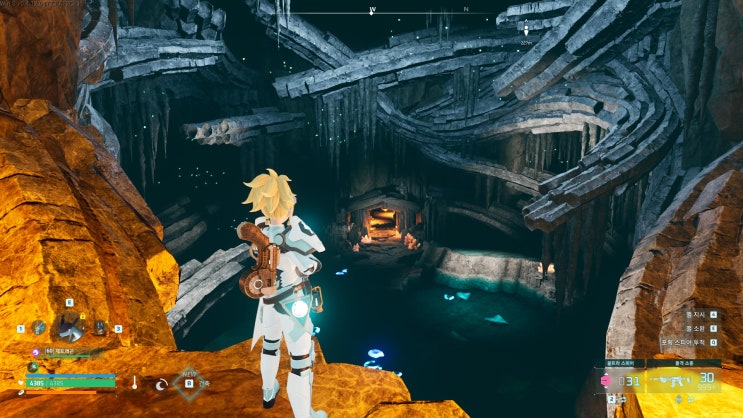Click the partner skill icon beside the Pal name
Screen dimensions: 743x418
(x=35, y=351)
